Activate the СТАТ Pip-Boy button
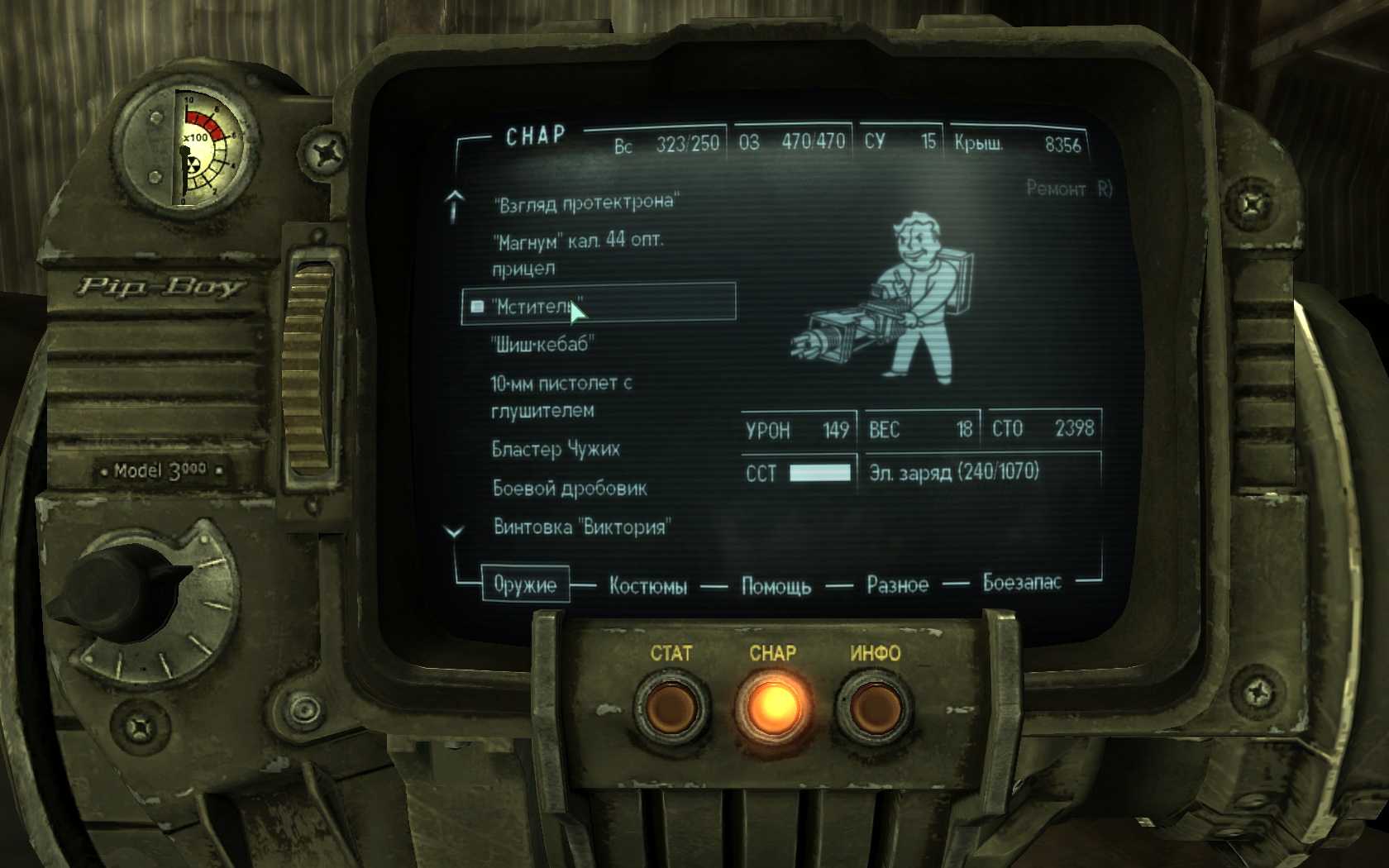This screenshot has height=868, width=1389. [671, 708]
